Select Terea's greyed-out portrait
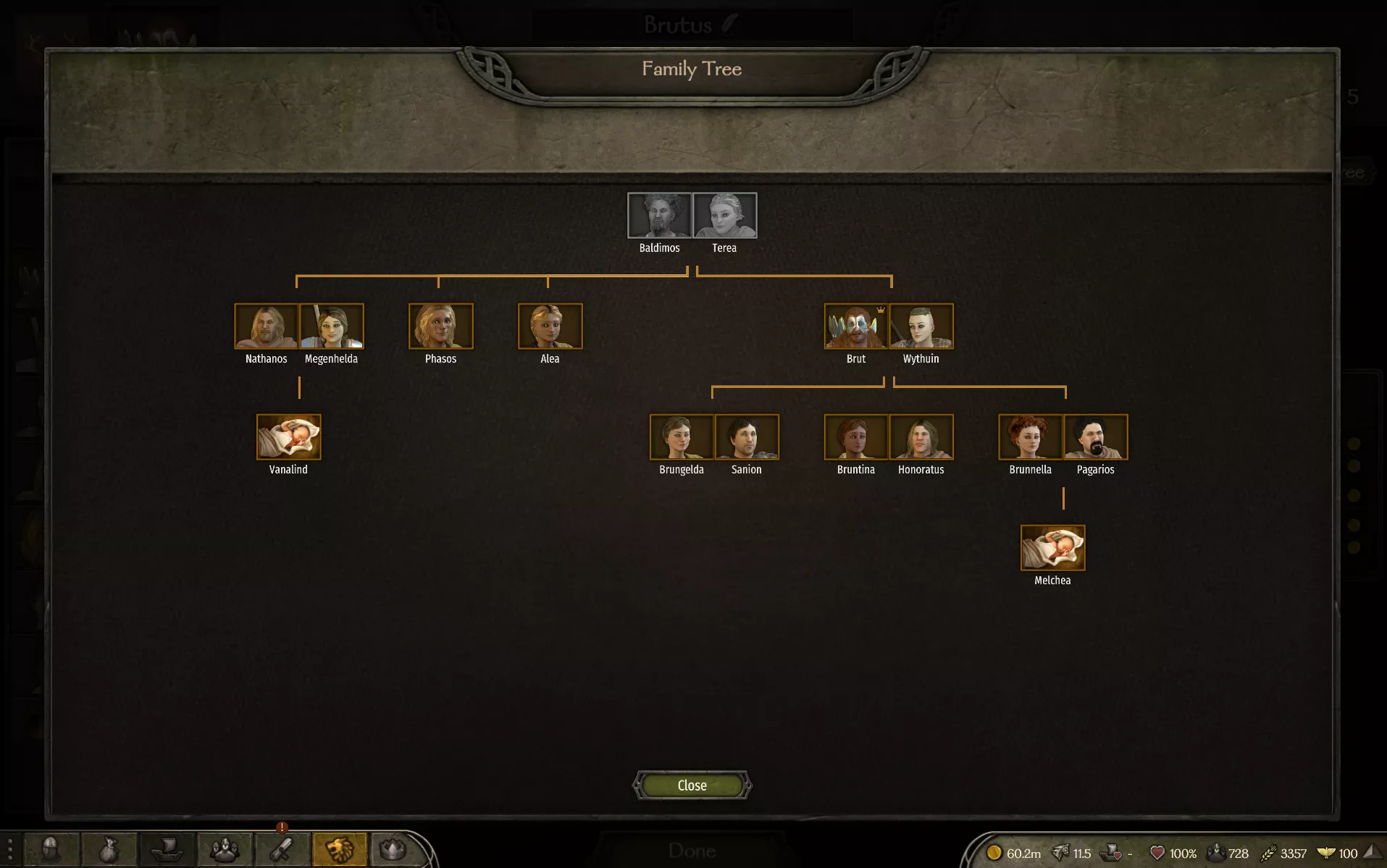 [724, 215]
